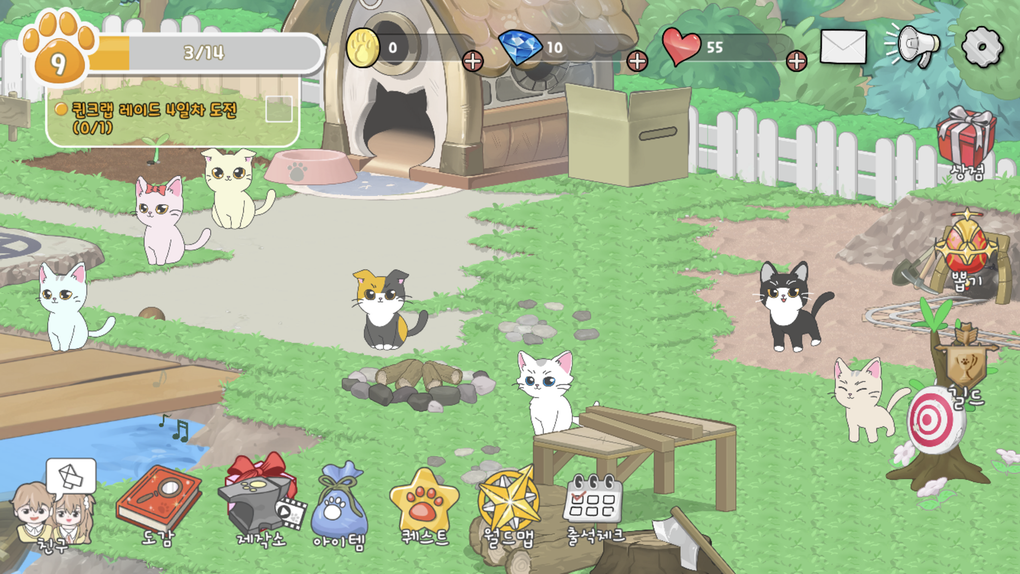Buy more blue gems with the plus button
Image resolution: width=1020 pixels, height=574 pixels.
[636, 61]
